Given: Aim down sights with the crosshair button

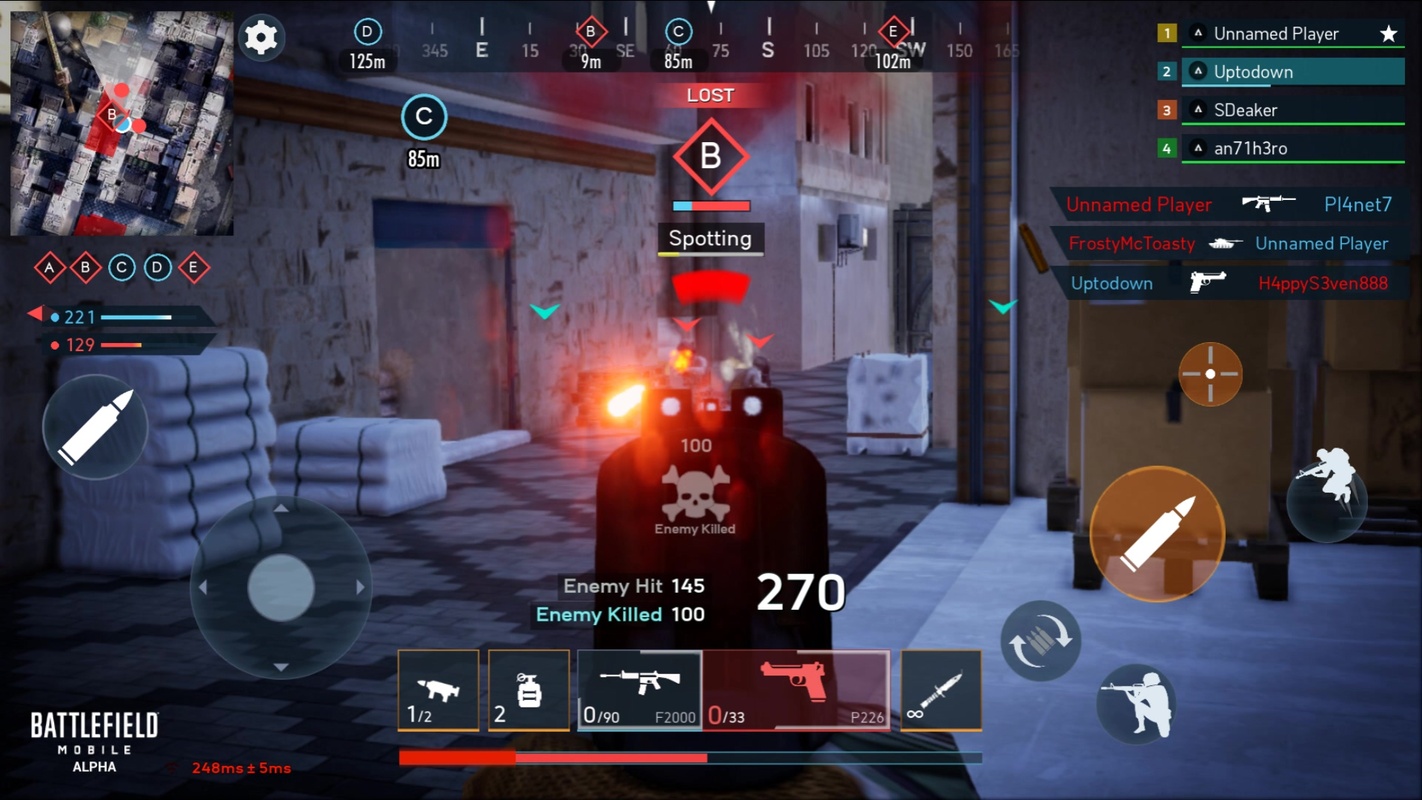Looking at the screenshot, I should tap(1210, 374).
